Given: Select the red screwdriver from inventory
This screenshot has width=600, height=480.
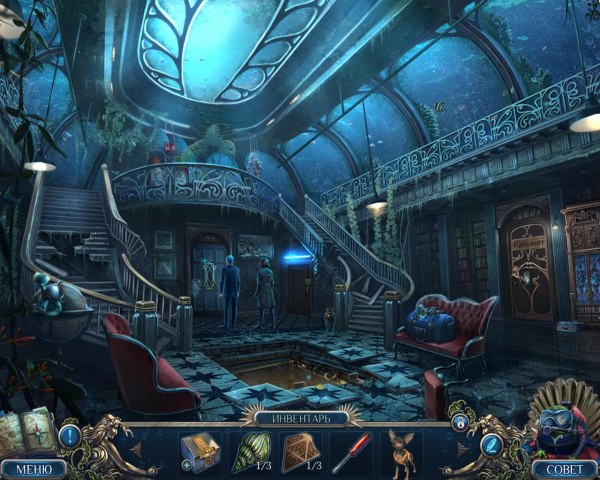Looking at the screenshot, I should 350,449.
